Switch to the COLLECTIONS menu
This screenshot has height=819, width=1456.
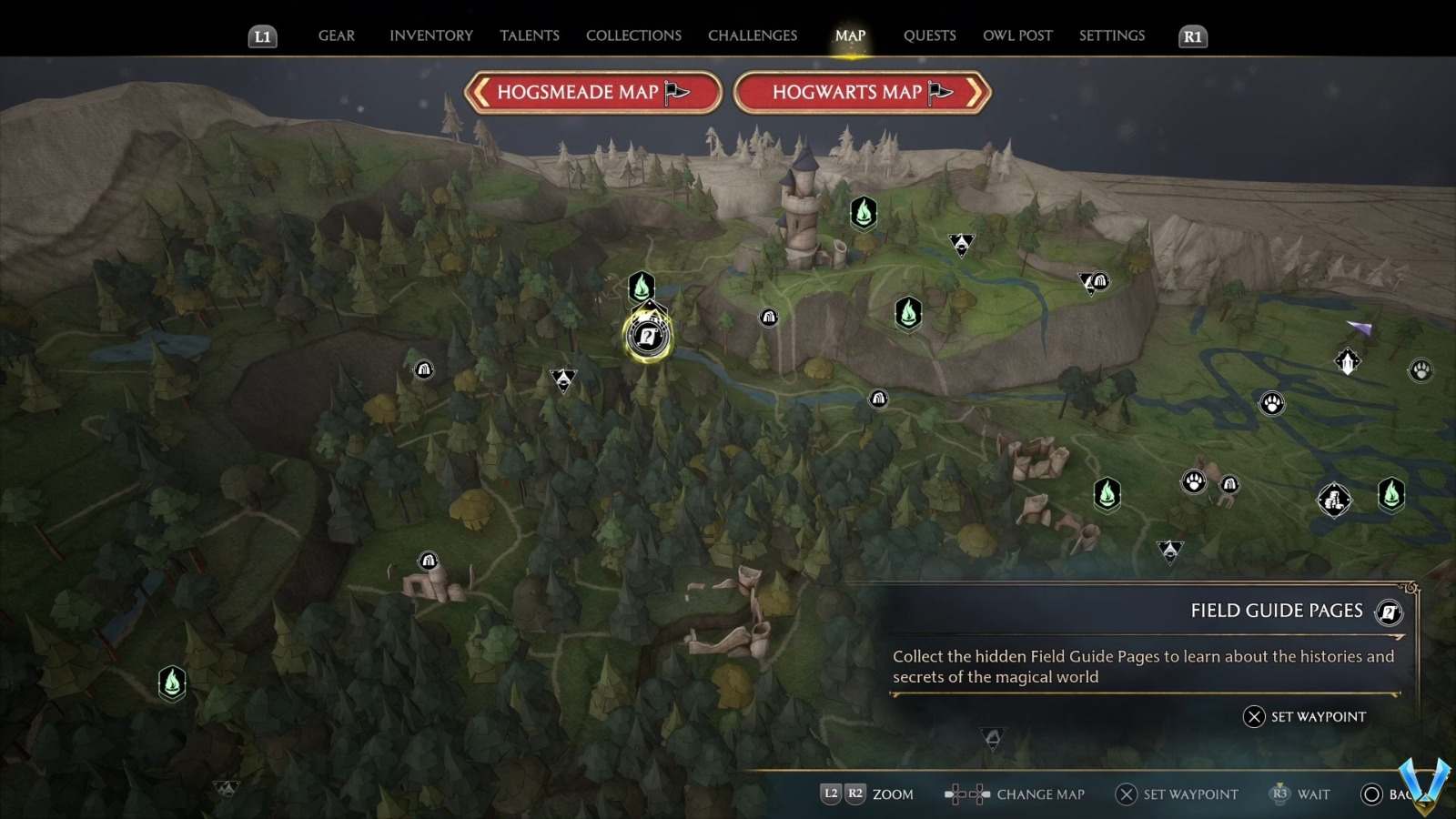(632, 35)
